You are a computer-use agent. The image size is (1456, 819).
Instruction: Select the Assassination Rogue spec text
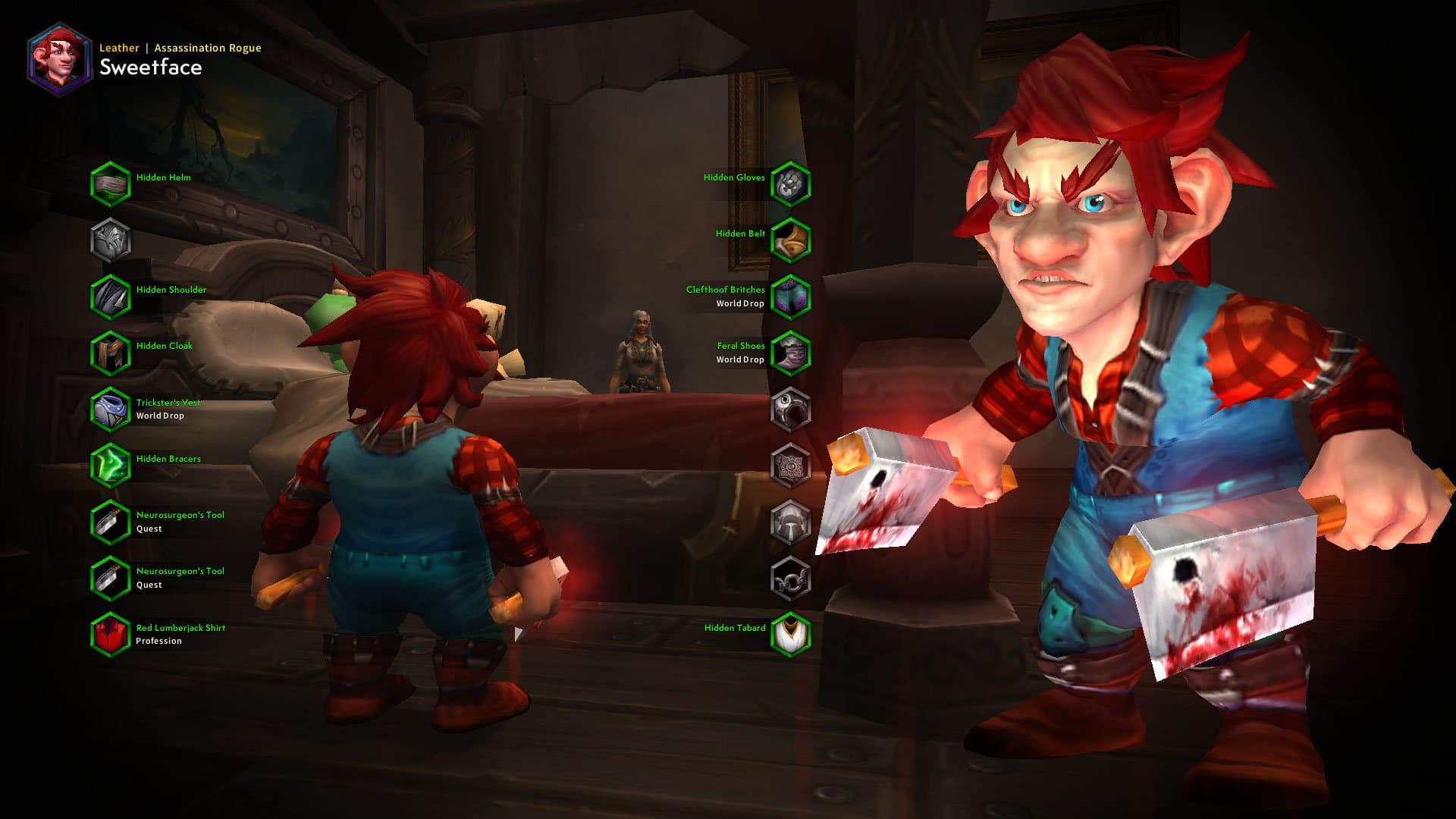coord(206,47)
